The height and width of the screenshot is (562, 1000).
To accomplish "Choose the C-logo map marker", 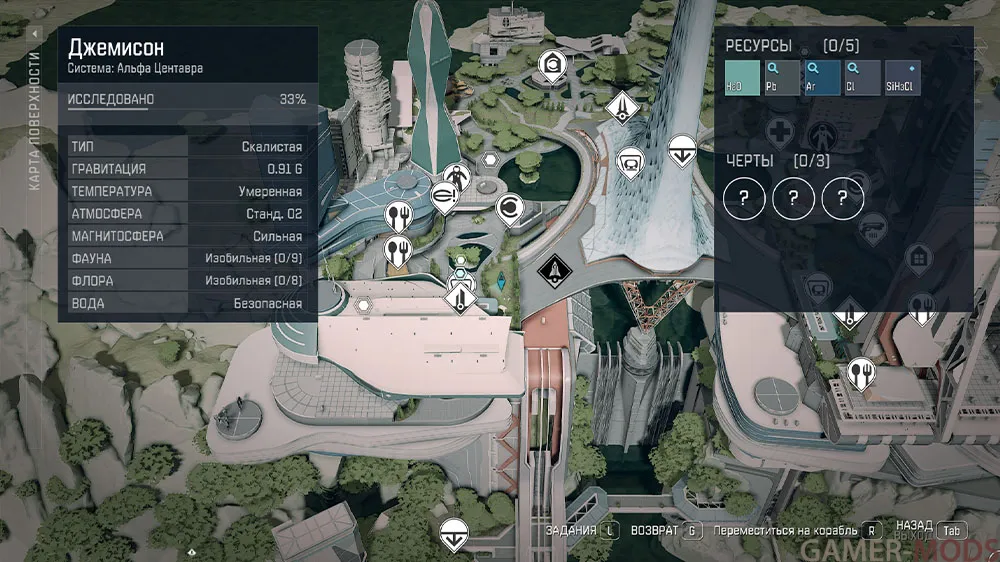I will (509, 208).
